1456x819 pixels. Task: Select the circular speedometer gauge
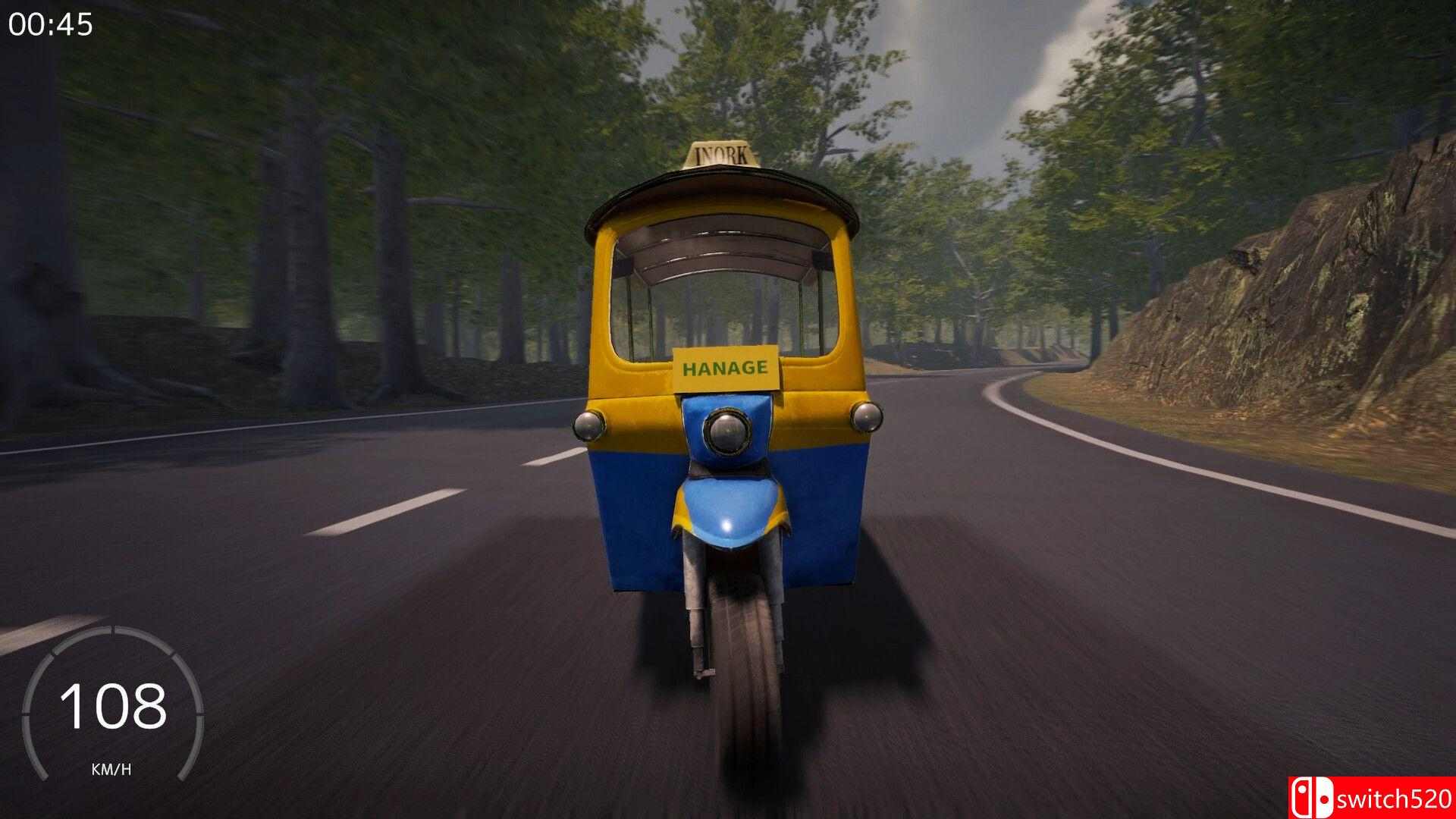pyautogui.click(x=114, y=705)
